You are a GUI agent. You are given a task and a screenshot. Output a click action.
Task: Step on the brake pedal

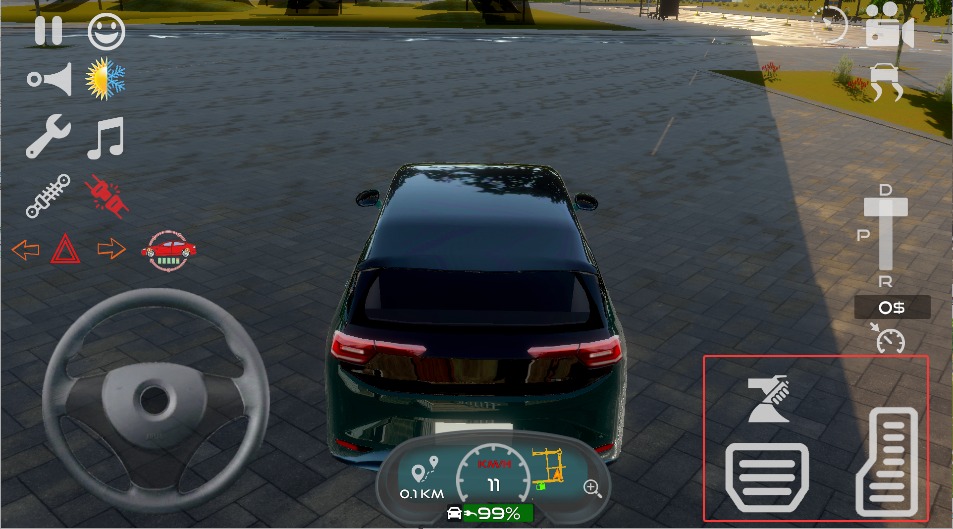[766, 476]
